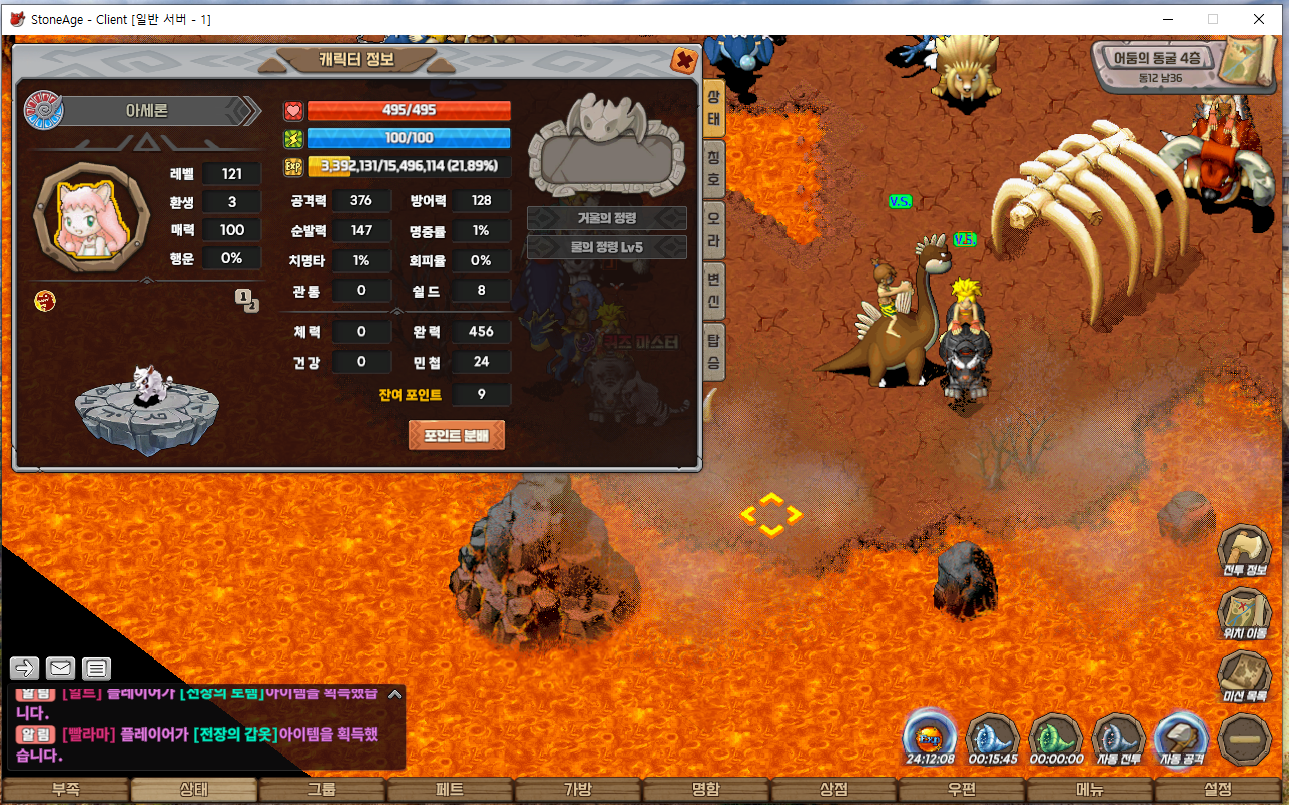Expand chat log with the up arrow
This screenshot has height=805, width=1289.
[395, 694]
